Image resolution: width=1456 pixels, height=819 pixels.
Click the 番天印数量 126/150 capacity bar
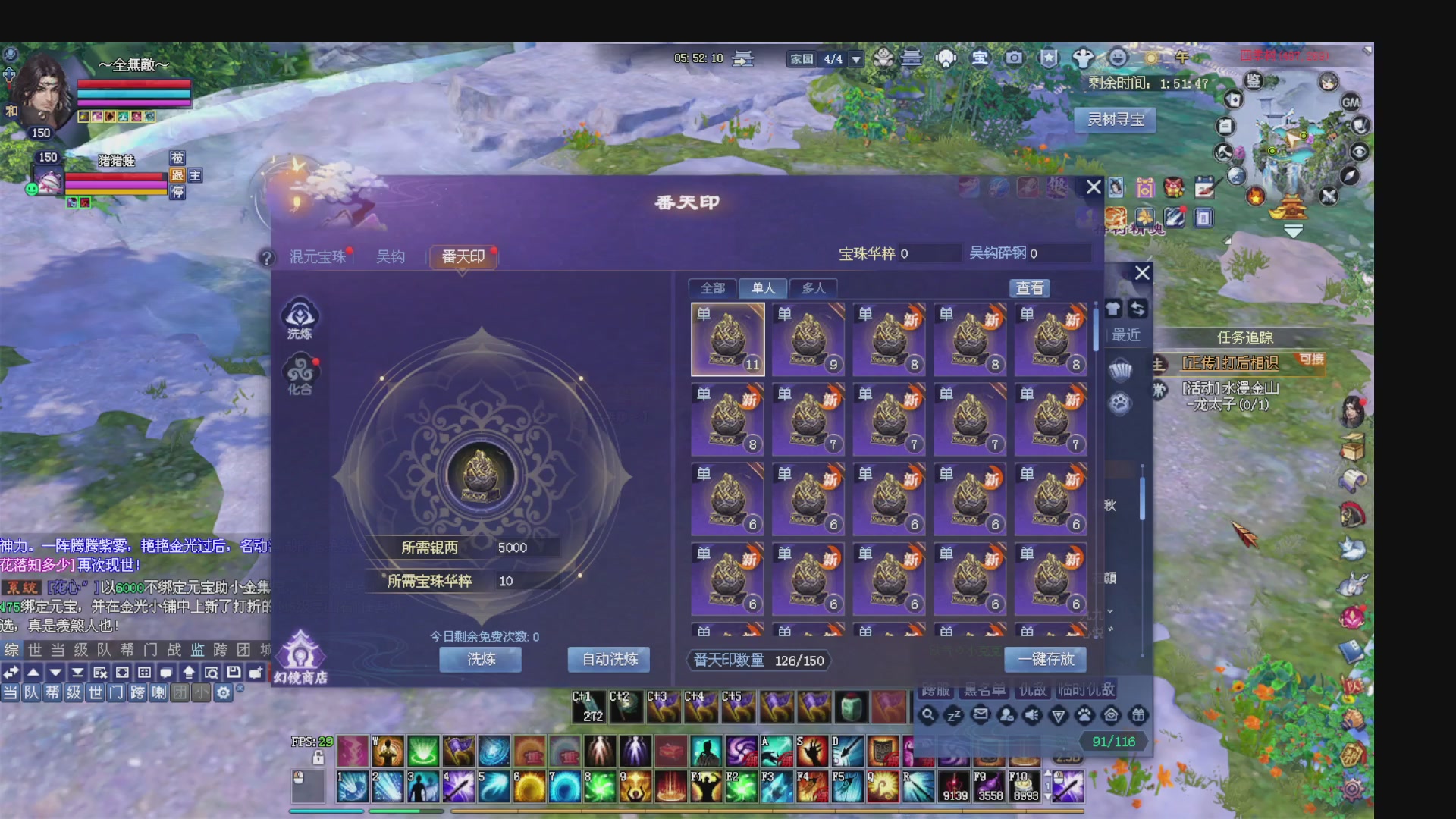point(757,660)
